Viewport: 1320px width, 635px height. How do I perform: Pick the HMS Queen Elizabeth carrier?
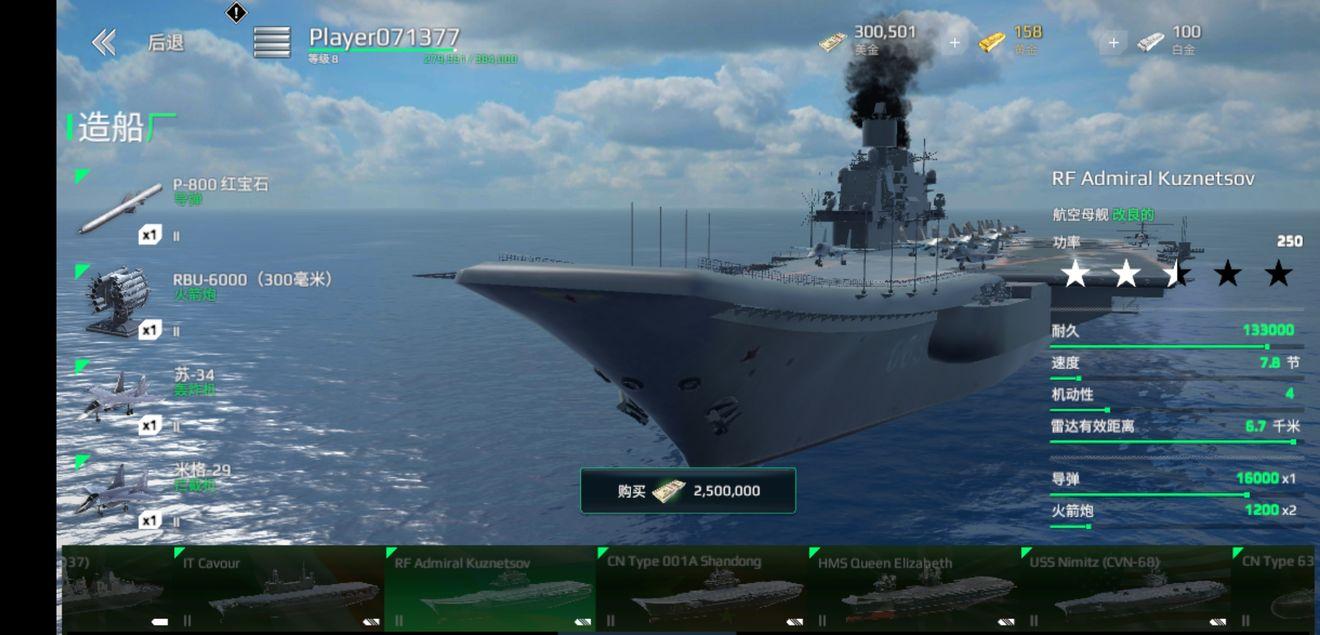coord(913,590)
